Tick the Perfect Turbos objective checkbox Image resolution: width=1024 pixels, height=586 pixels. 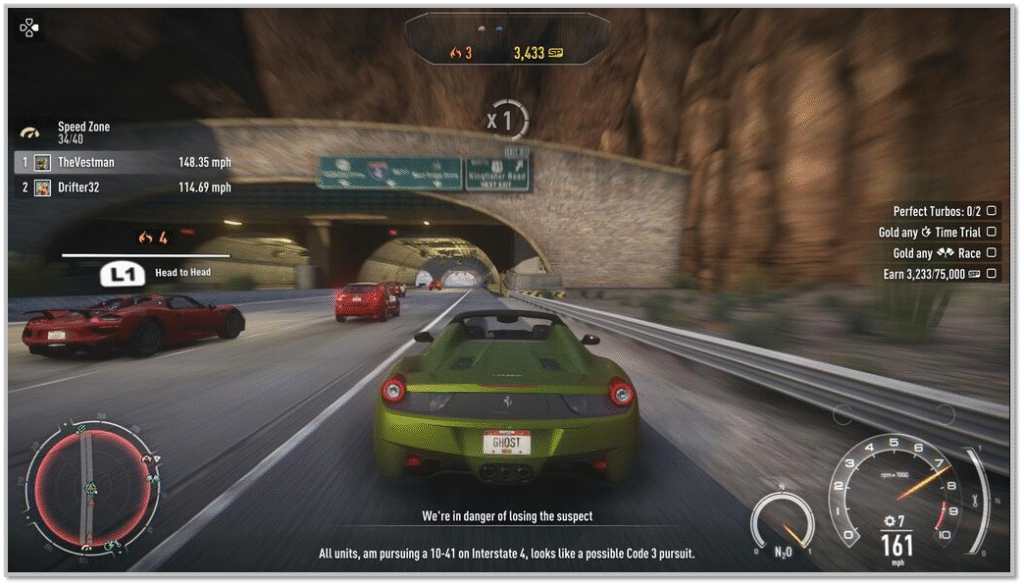[992, 211]
